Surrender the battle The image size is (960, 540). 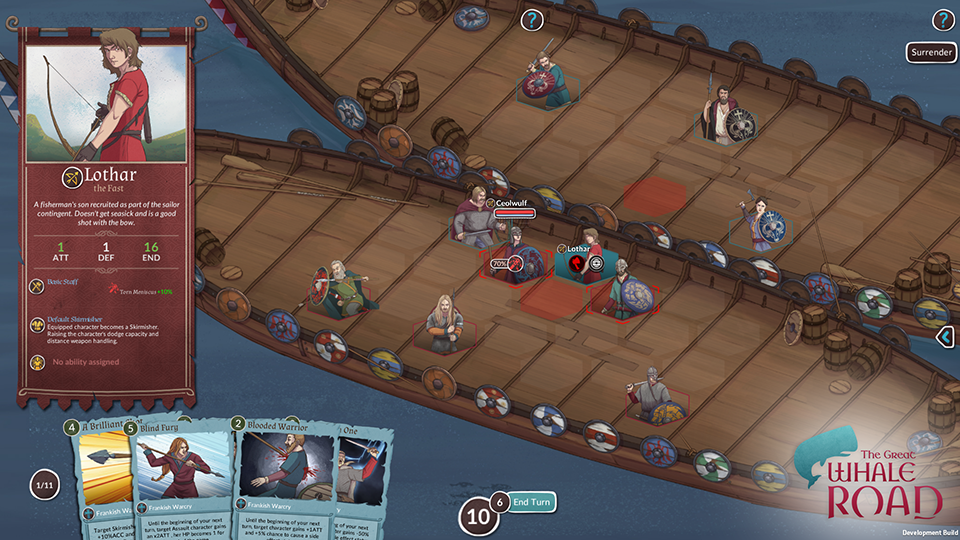(931, 52)
